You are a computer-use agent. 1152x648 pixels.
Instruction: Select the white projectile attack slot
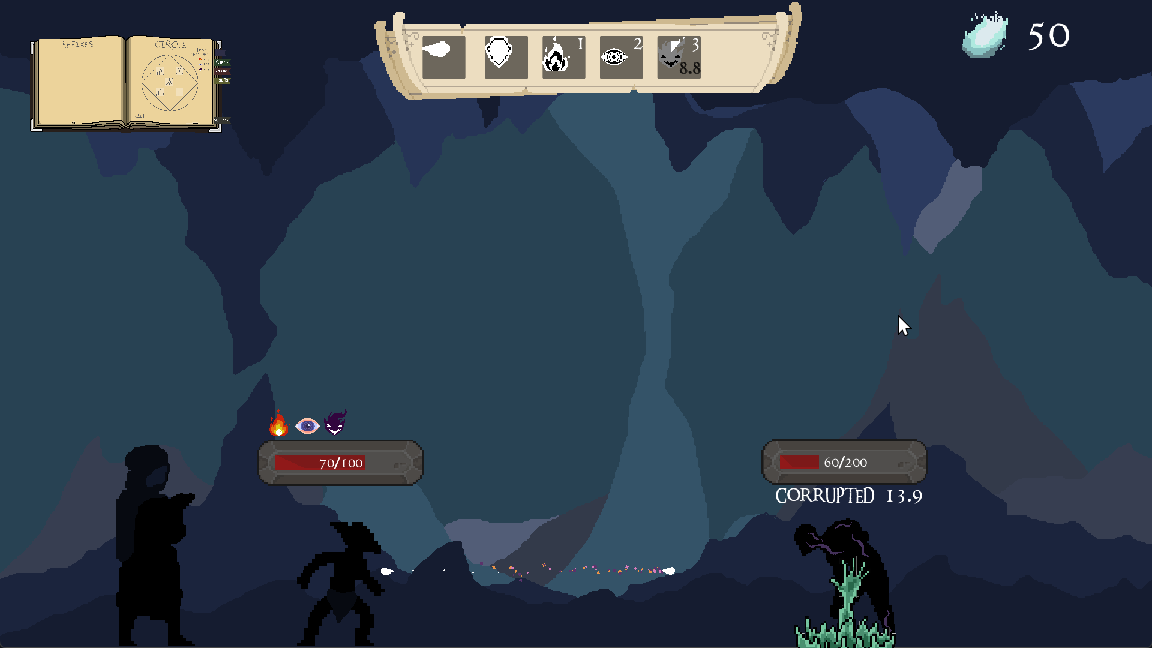pos(443,57)
